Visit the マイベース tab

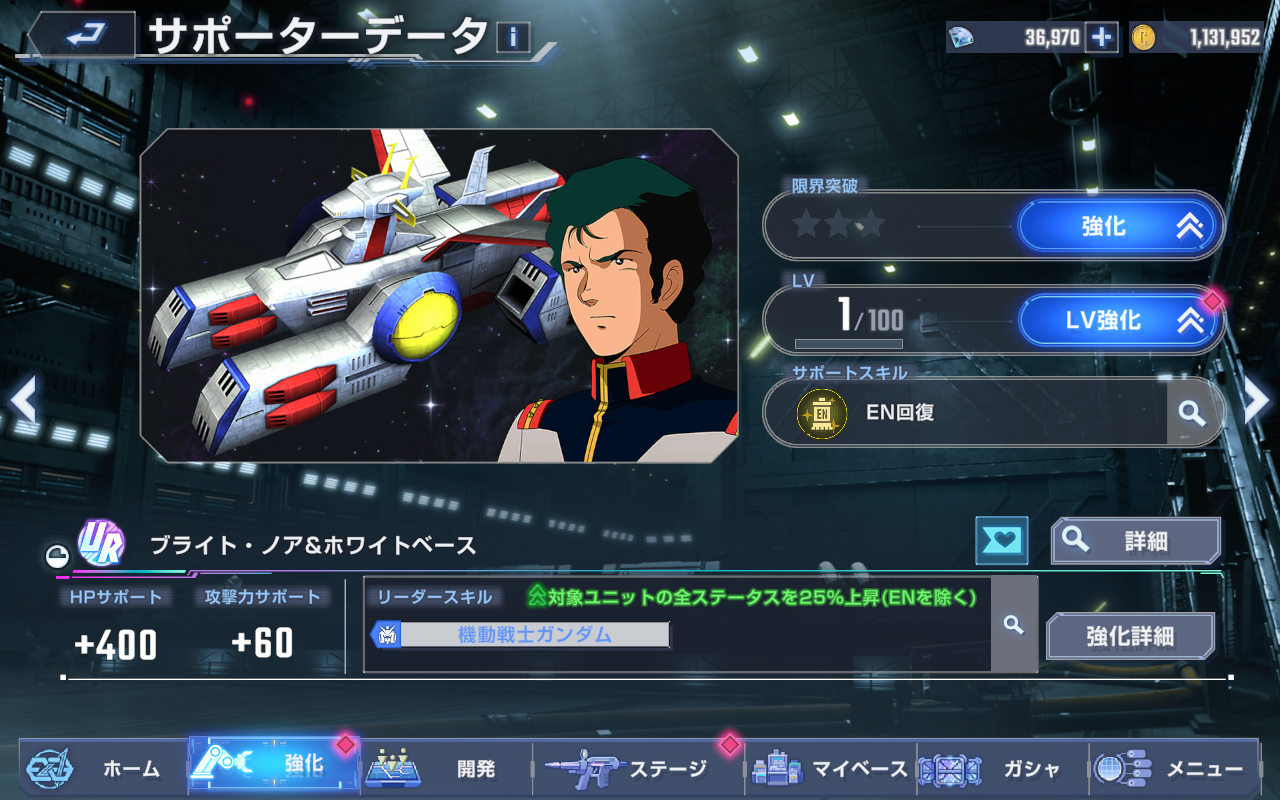tap(830, 768)
